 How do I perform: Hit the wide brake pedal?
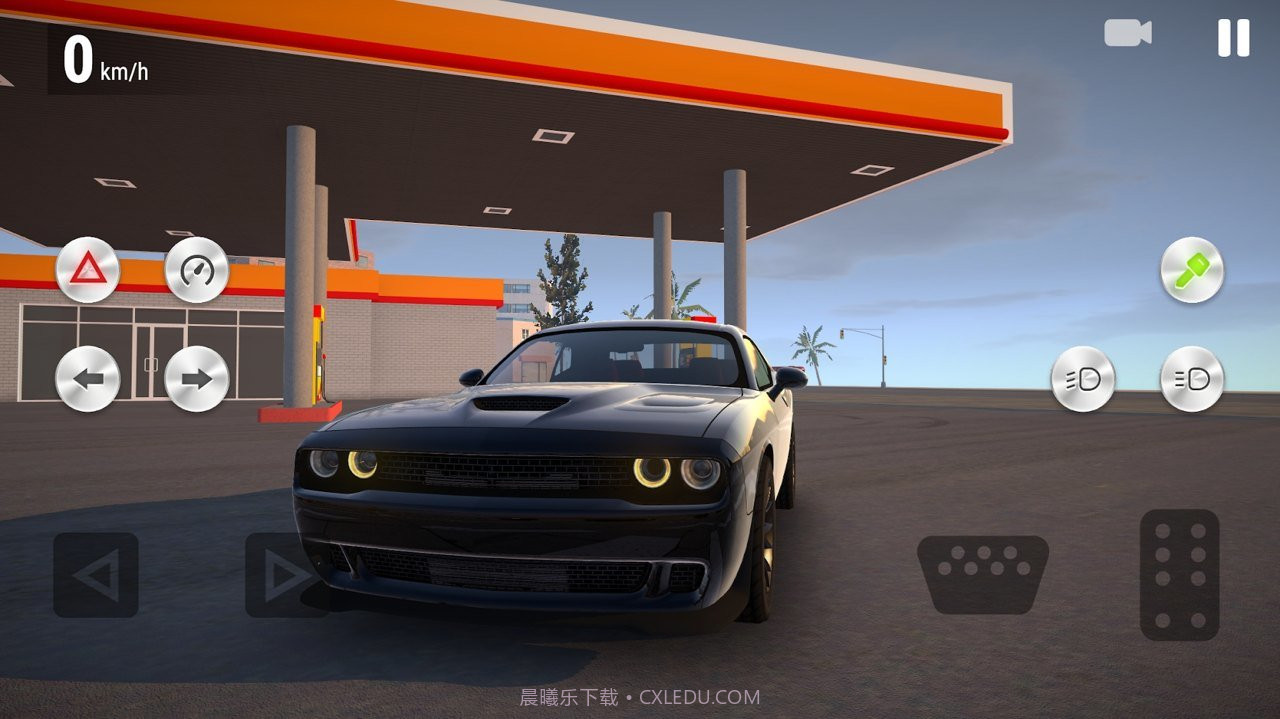(x=983, y=574)
